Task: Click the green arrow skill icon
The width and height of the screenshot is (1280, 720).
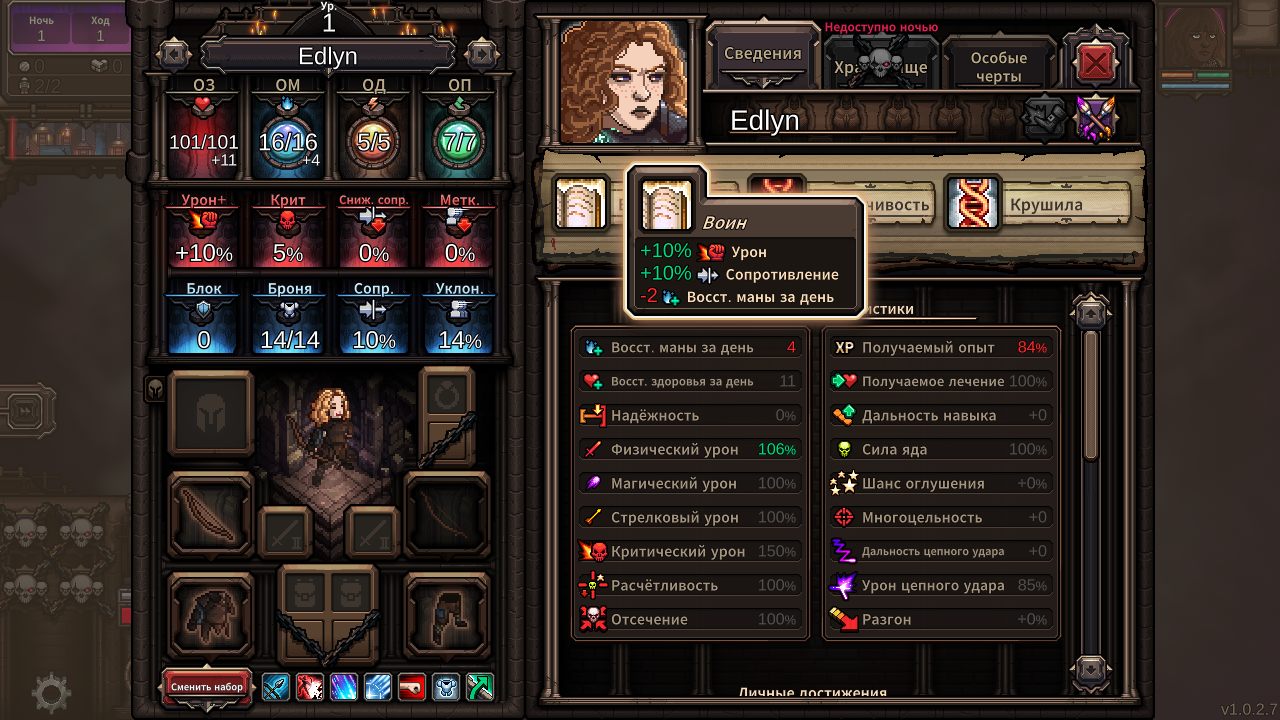Action: coord(480,687)
